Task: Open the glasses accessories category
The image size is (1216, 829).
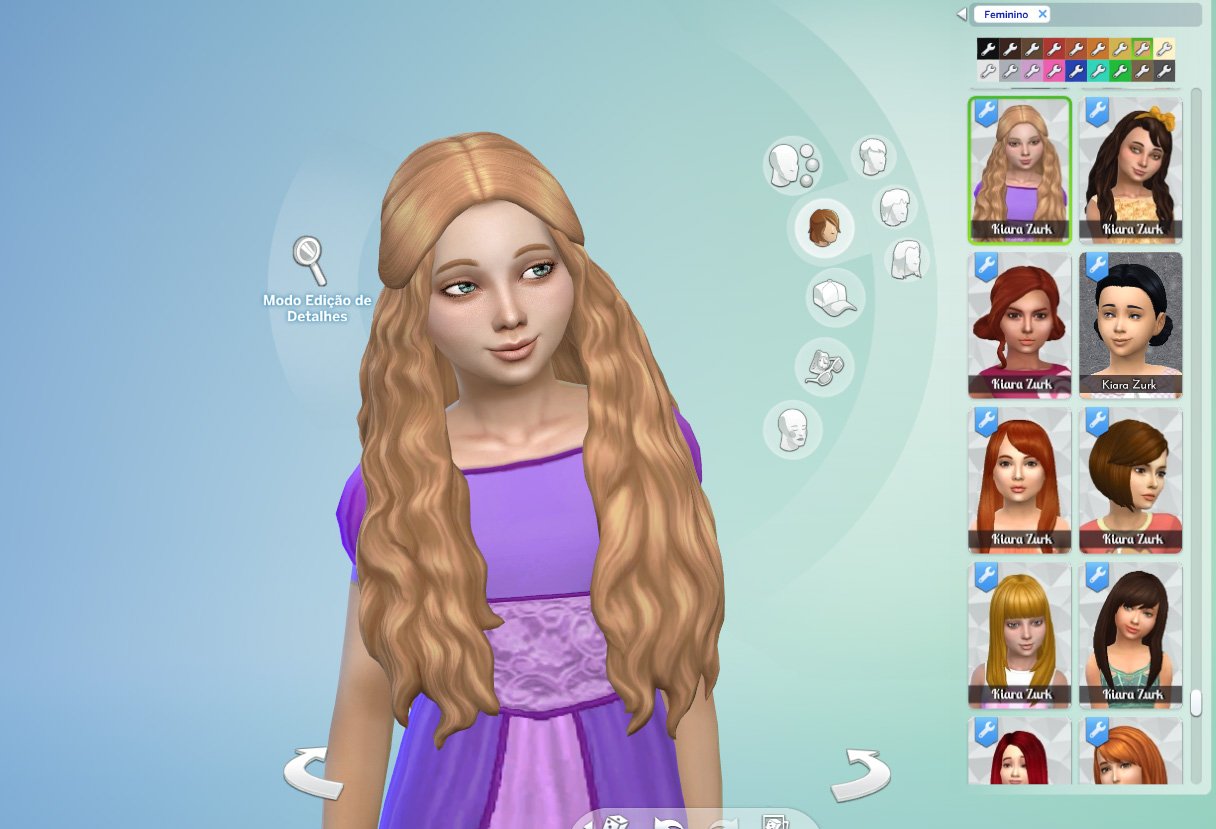Action: 824,366
